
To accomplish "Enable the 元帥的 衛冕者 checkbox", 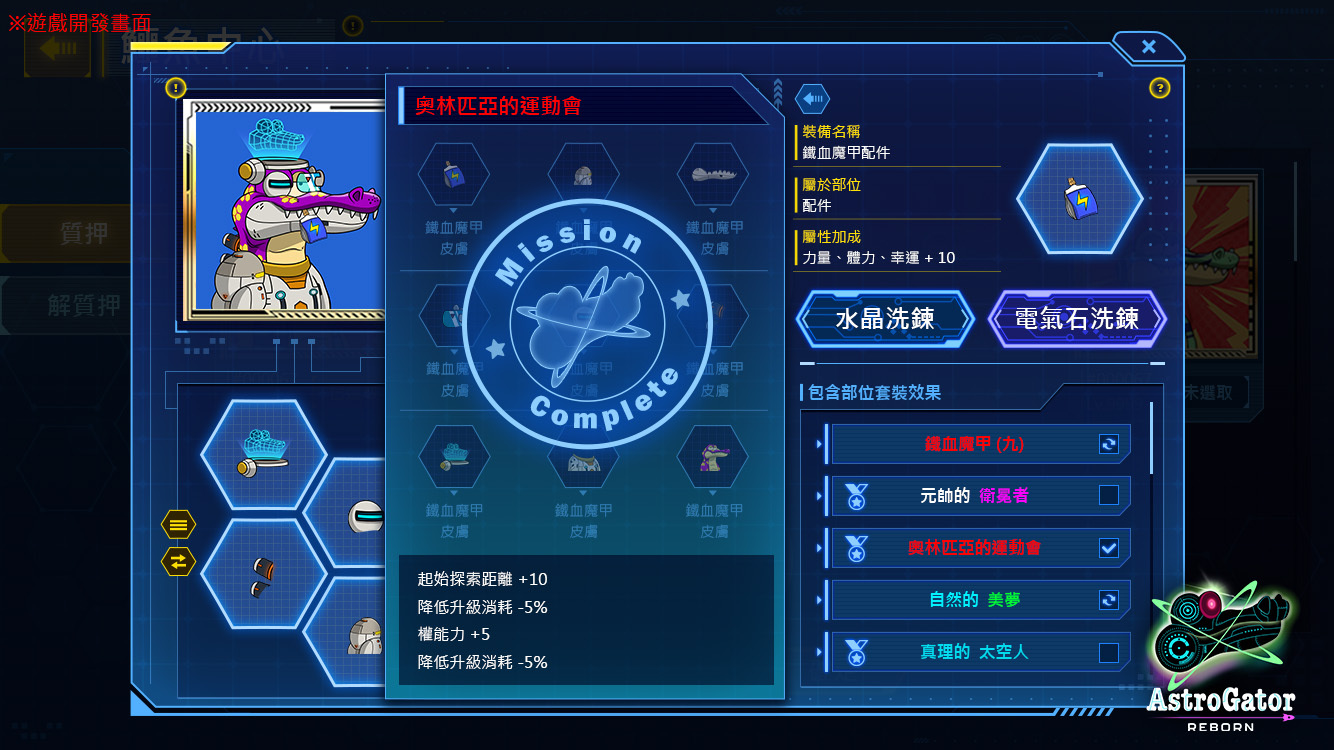I will pyautogui.click(x=1110, y=495).
